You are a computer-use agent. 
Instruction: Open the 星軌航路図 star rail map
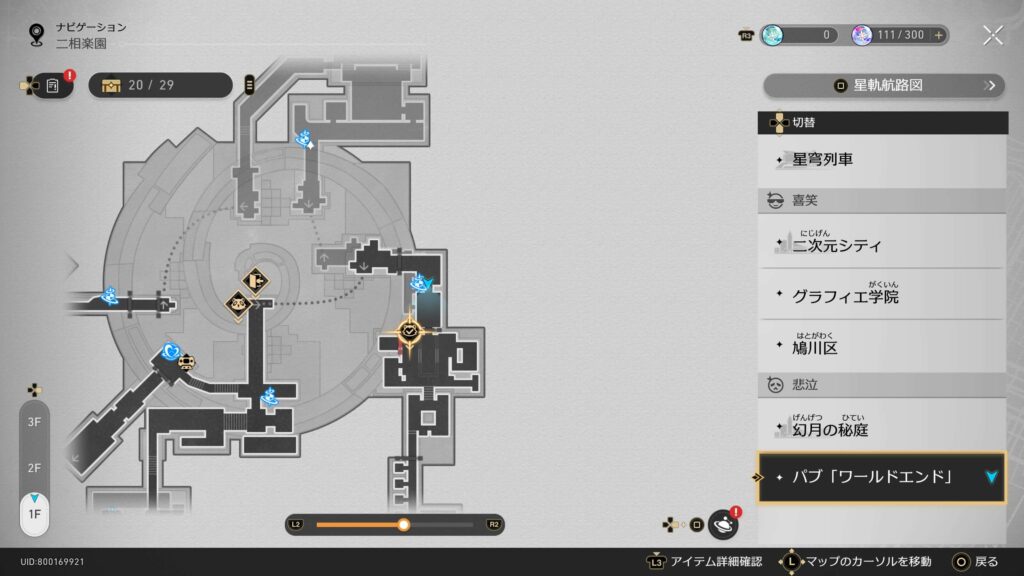884,86
